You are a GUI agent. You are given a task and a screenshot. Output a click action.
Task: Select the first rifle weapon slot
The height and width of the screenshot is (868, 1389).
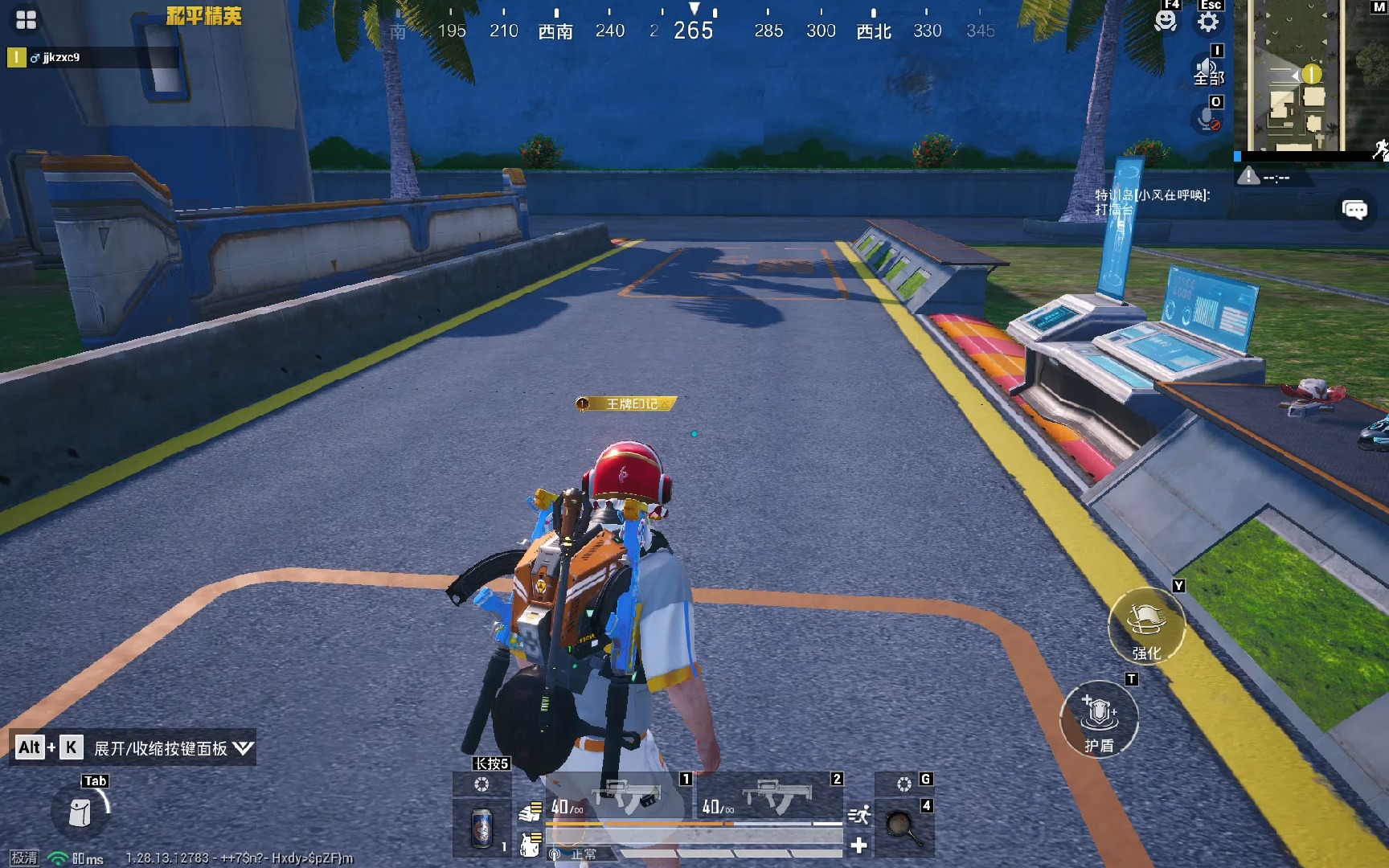click(x=619, y=797)
